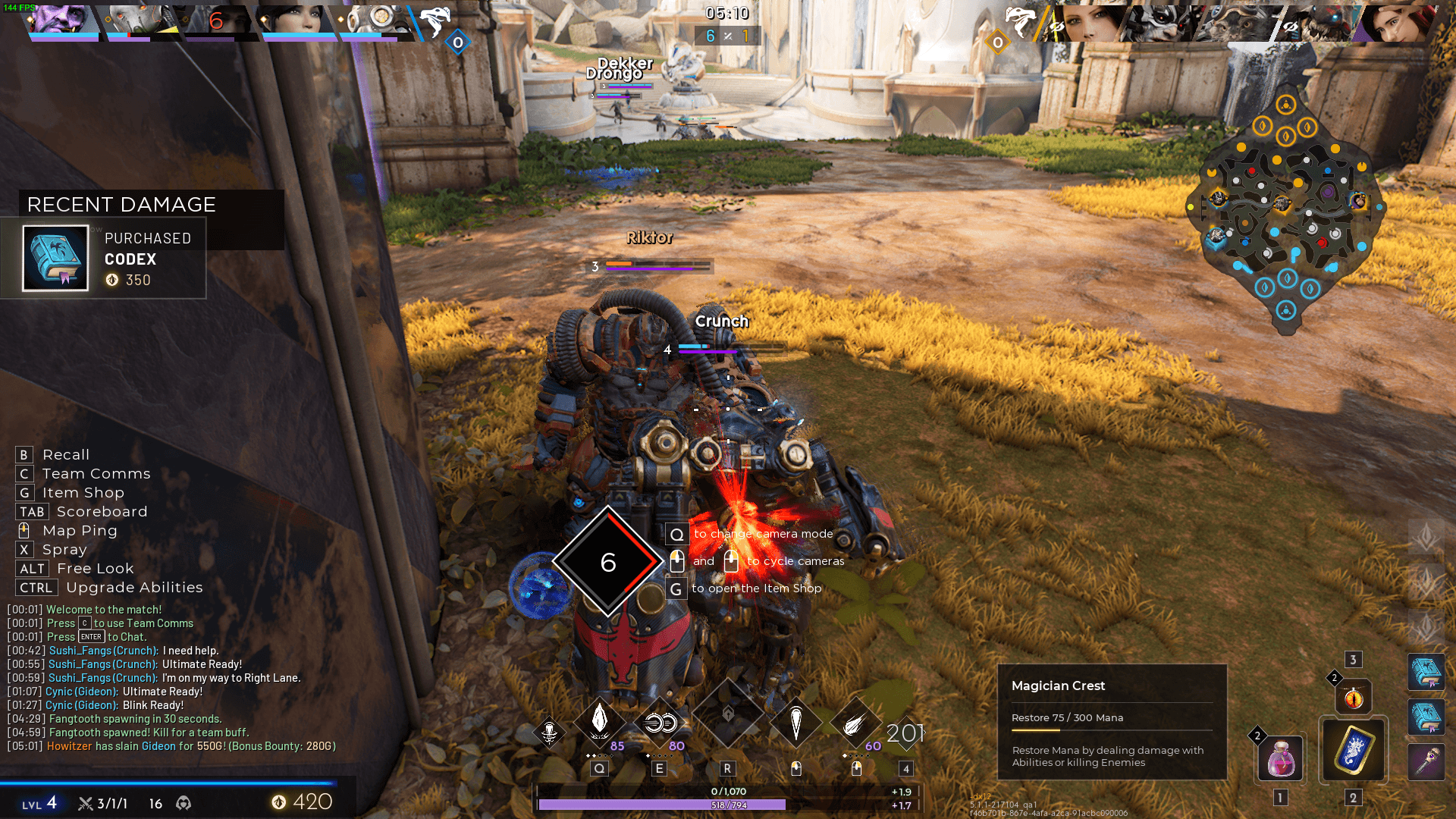Select the locked ultimate ability slot
1456x819 pixels.
(x=727, y=715)
